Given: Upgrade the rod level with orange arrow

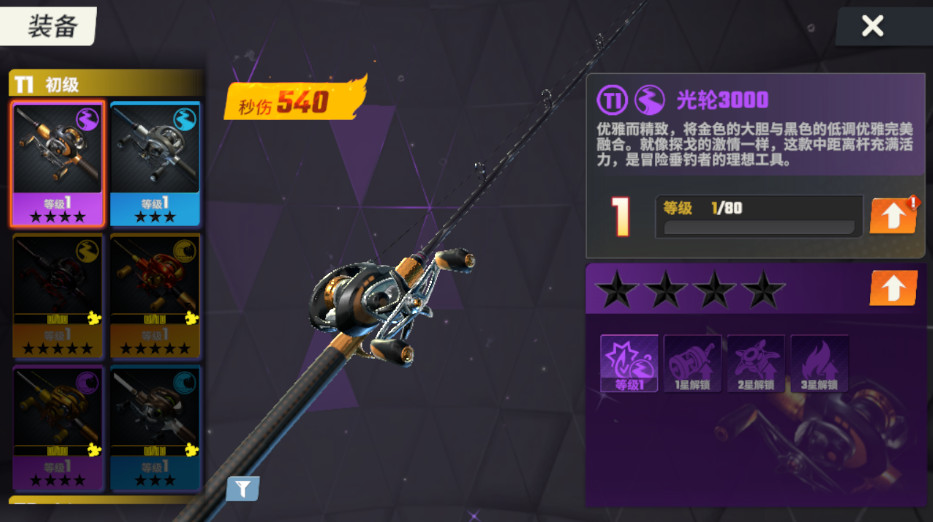Looking at the screenshot, I should click(892, 215).
